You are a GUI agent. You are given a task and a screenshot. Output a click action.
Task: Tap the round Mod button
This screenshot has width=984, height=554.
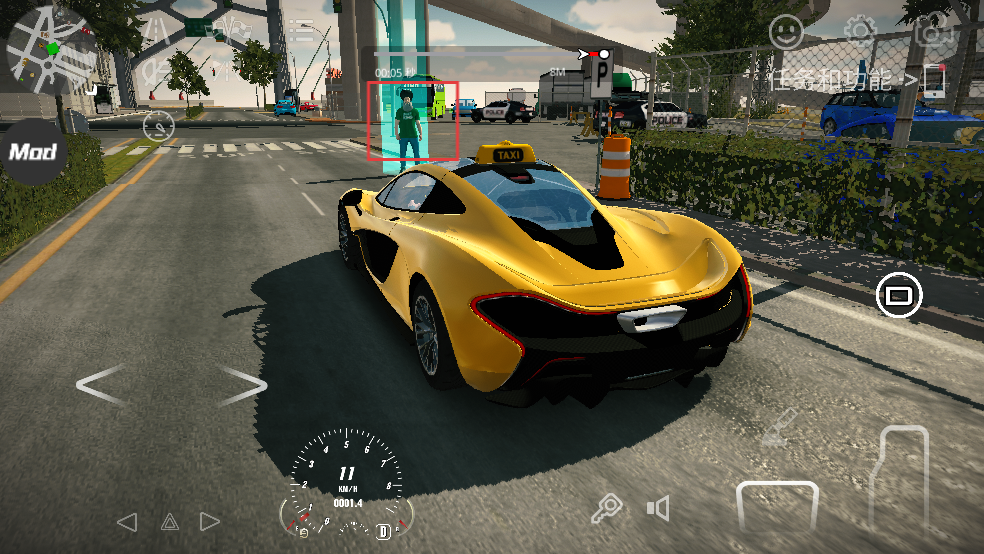(x=33, y=152)
